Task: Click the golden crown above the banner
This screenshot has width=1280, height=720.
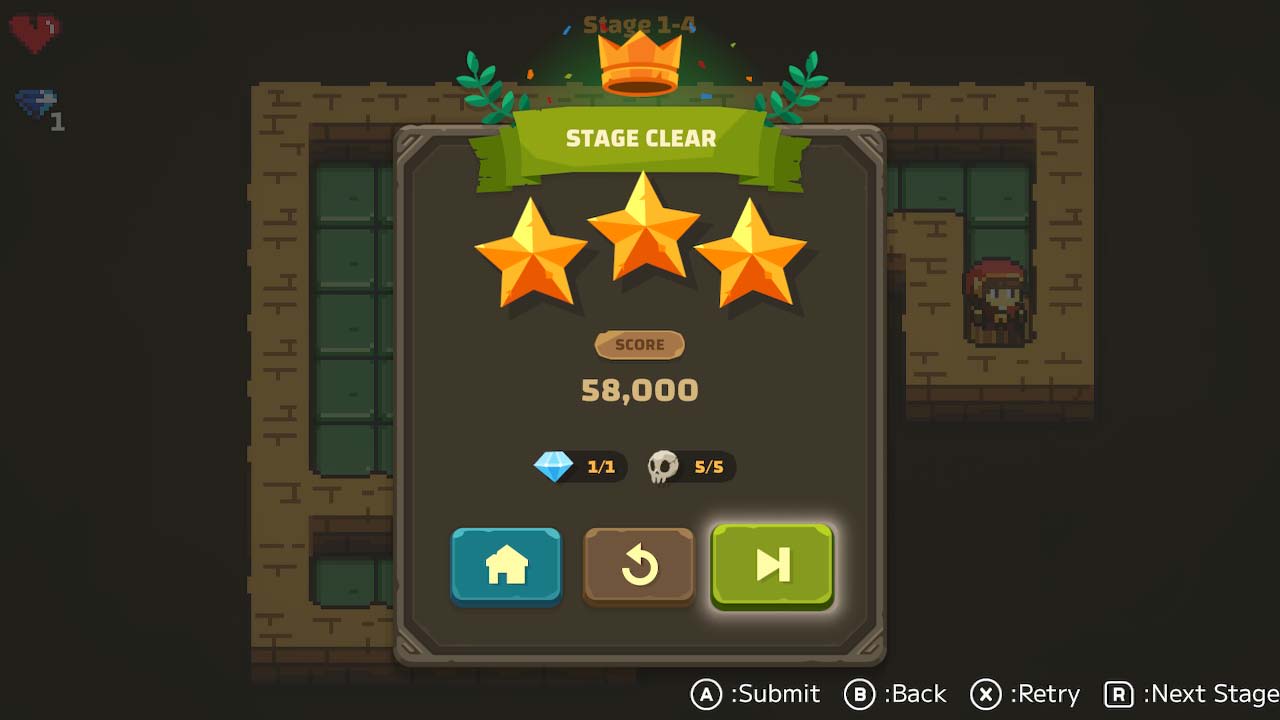Action: [640, 62]
